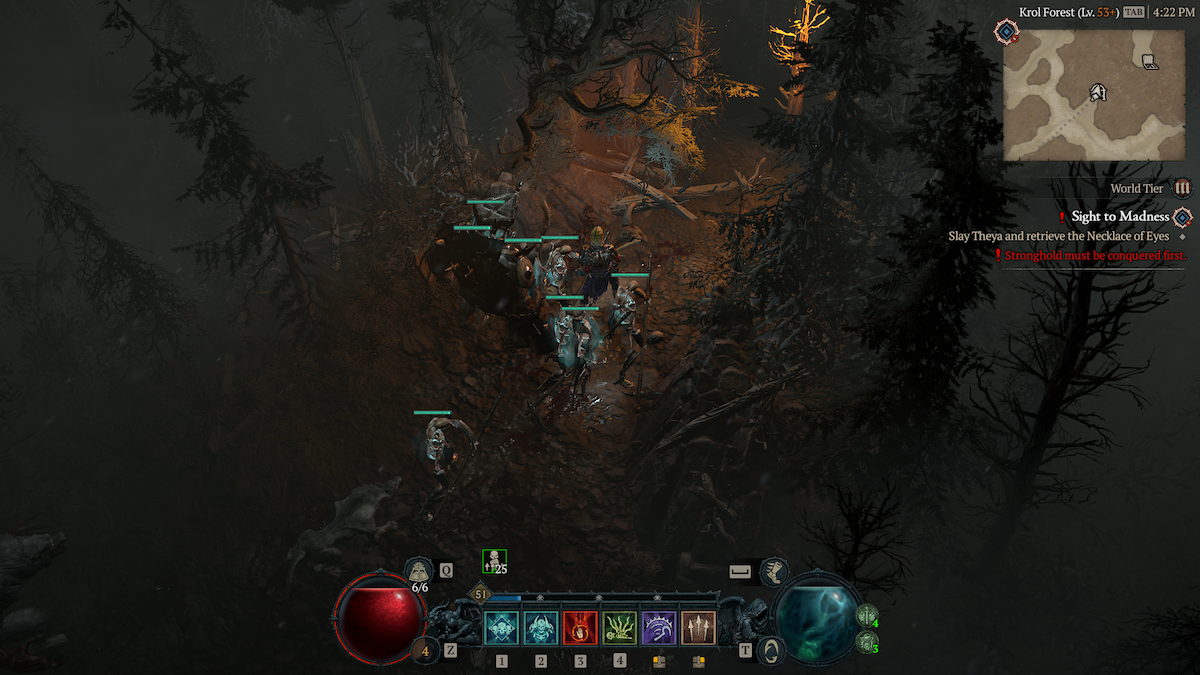The height and width of the screenshot is (675, 1200).
Task: Activate the purple spiked arc skill
Action: 659,628
